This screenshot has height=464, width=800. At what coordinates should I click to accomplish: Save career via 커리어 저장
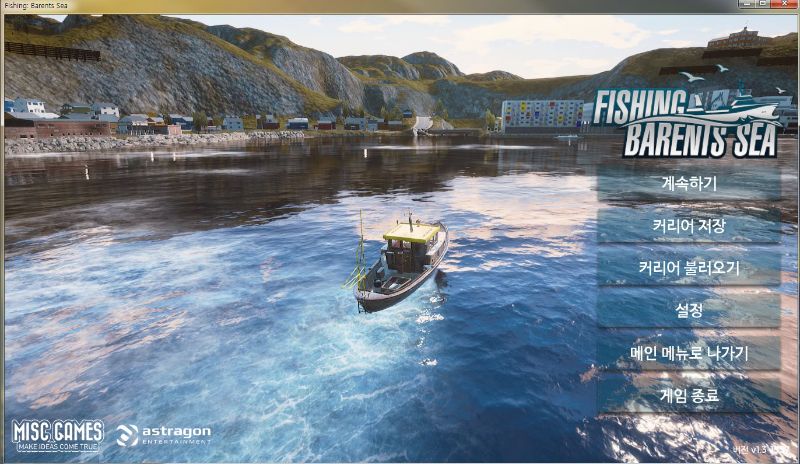(689, 225)
